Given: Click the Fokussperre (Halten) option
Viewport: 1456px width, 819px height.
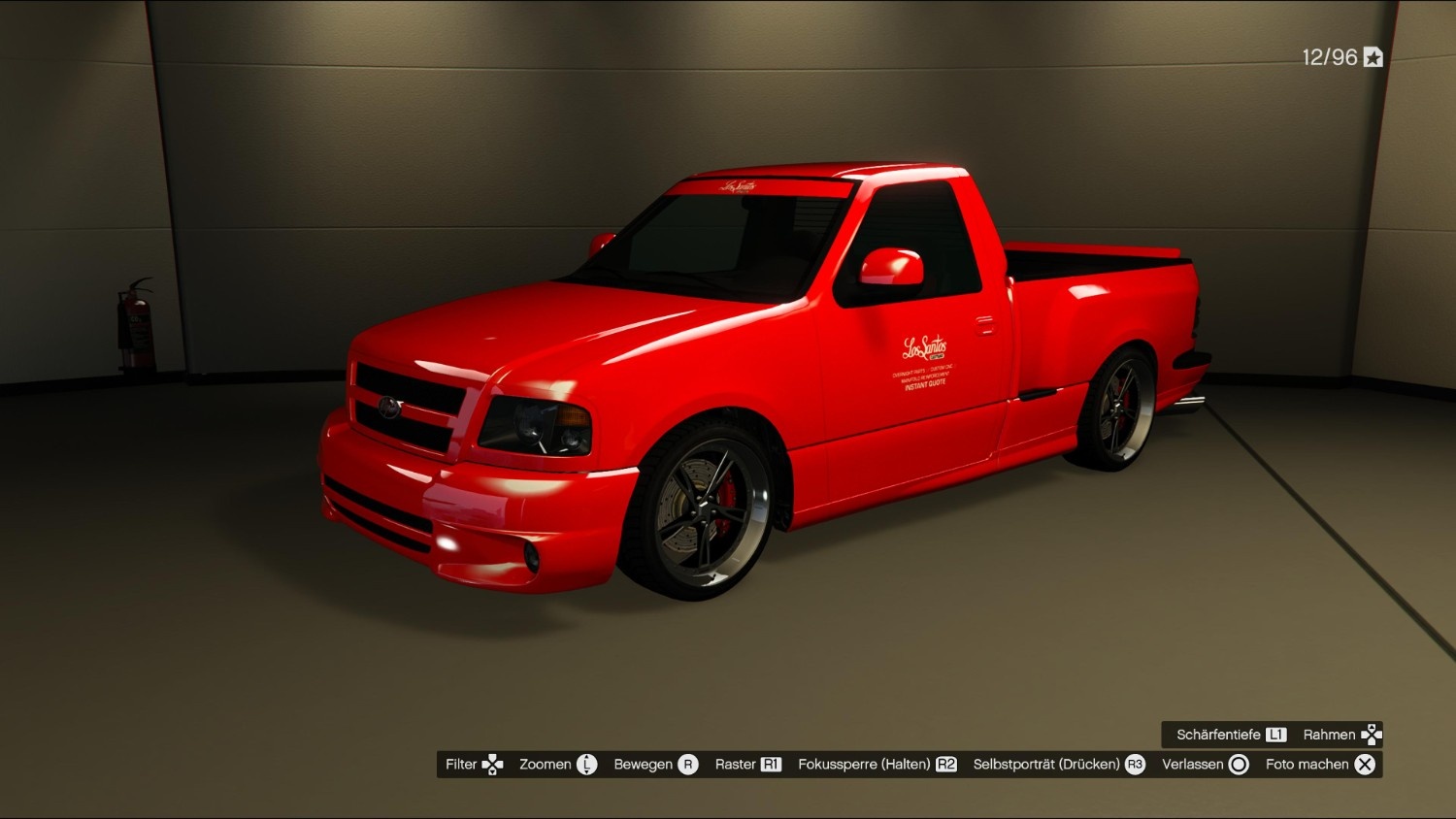Looking at the screenshot, I should (877, 765).
